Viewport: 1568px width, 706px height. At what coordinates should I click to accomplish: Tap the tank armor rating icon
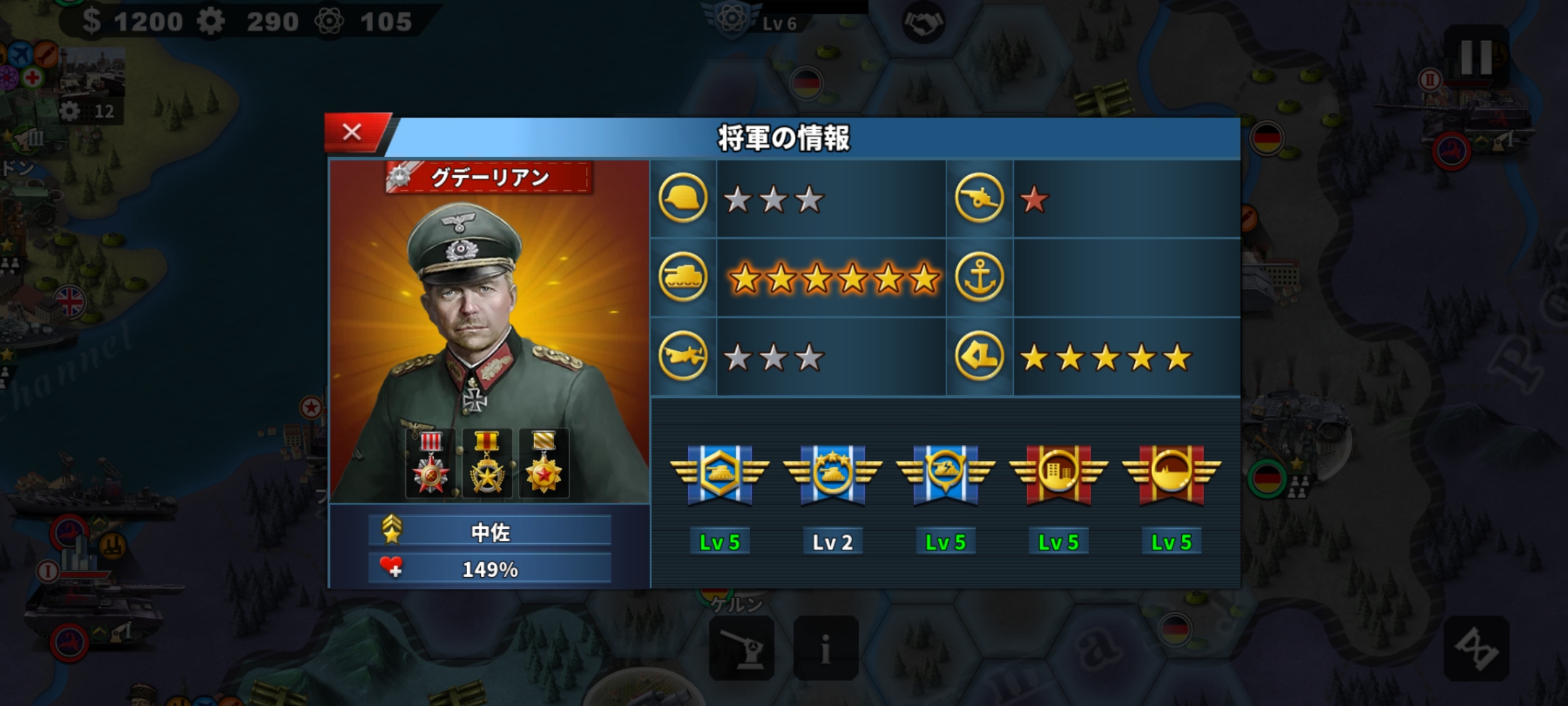(x=683, y=278)
